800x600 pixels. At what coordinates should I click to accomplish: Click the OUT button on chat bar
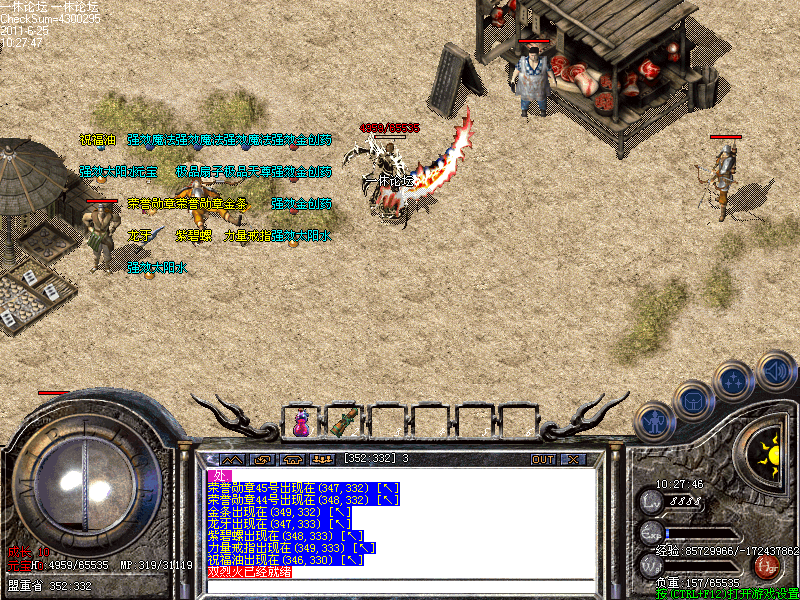(542, 459)
